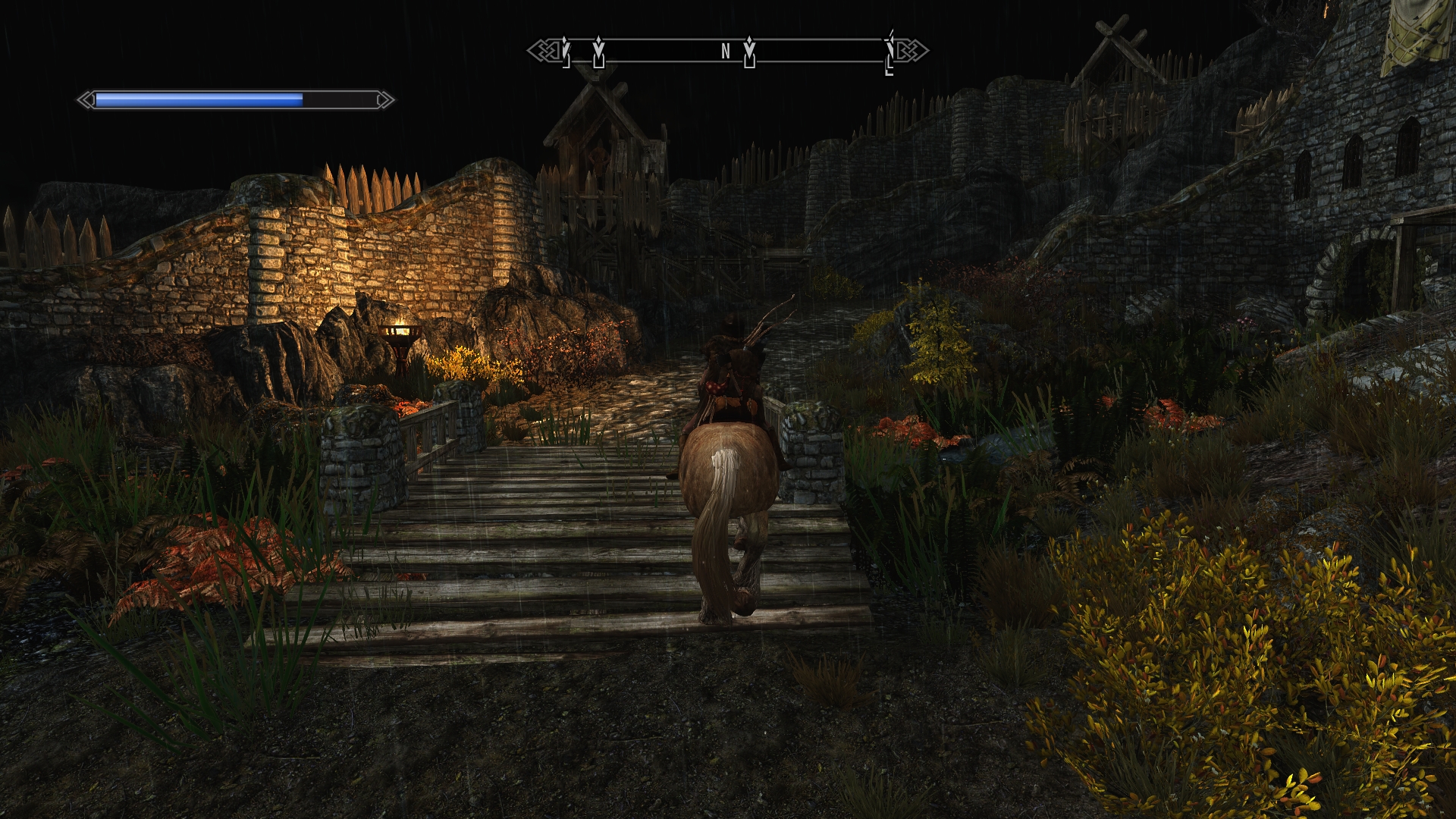Click the North indicator on the compass
Viewport: 1456px width, 819px height.
(x=726, y=52)
